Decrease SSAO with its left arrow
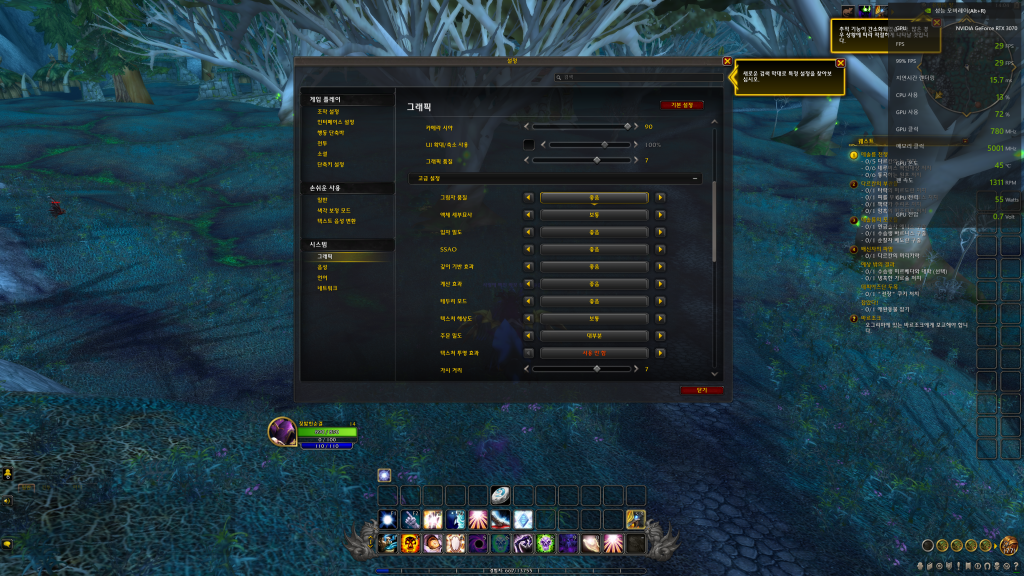Image resolution: width=1024 pixels, height=576 pixels. point(529,249)
